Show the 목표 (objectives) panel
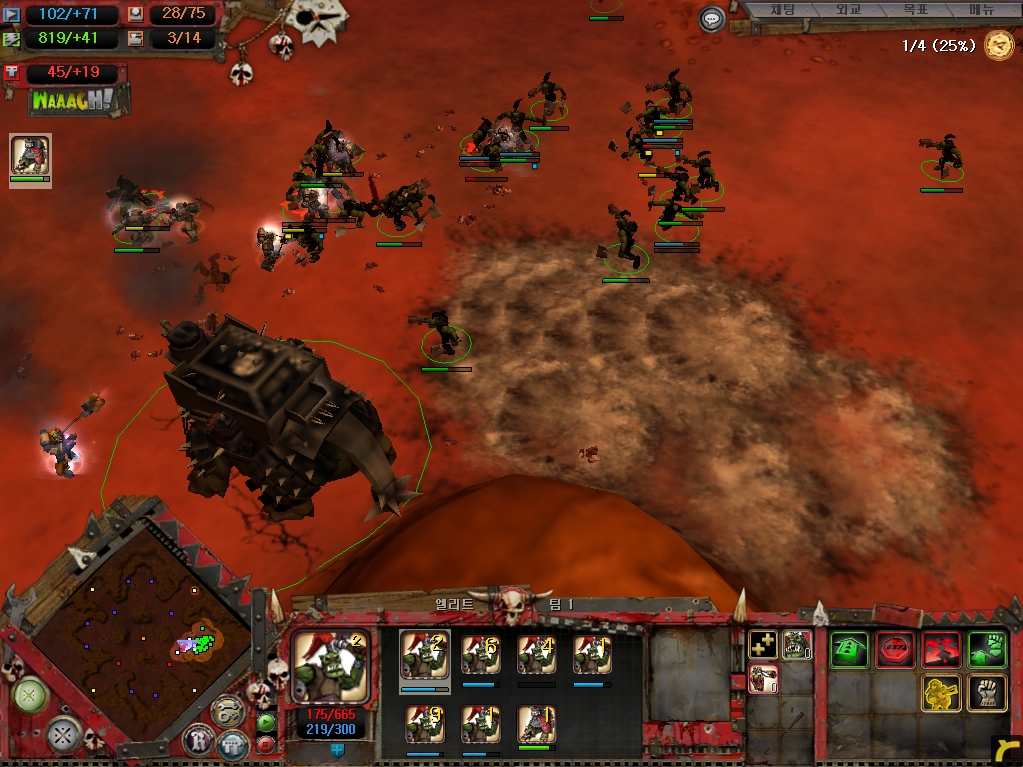Image resolution: width=1023 pixels, height=767 pixels. tap(914, 10)
